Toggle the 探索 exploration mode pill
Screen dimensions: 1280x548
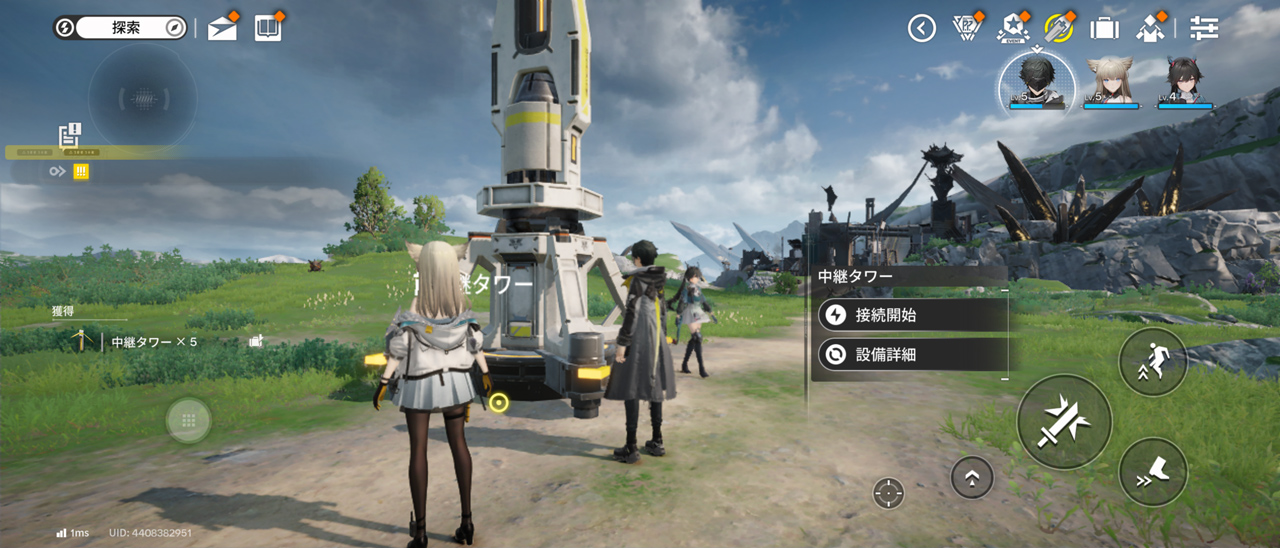[121, 28]
